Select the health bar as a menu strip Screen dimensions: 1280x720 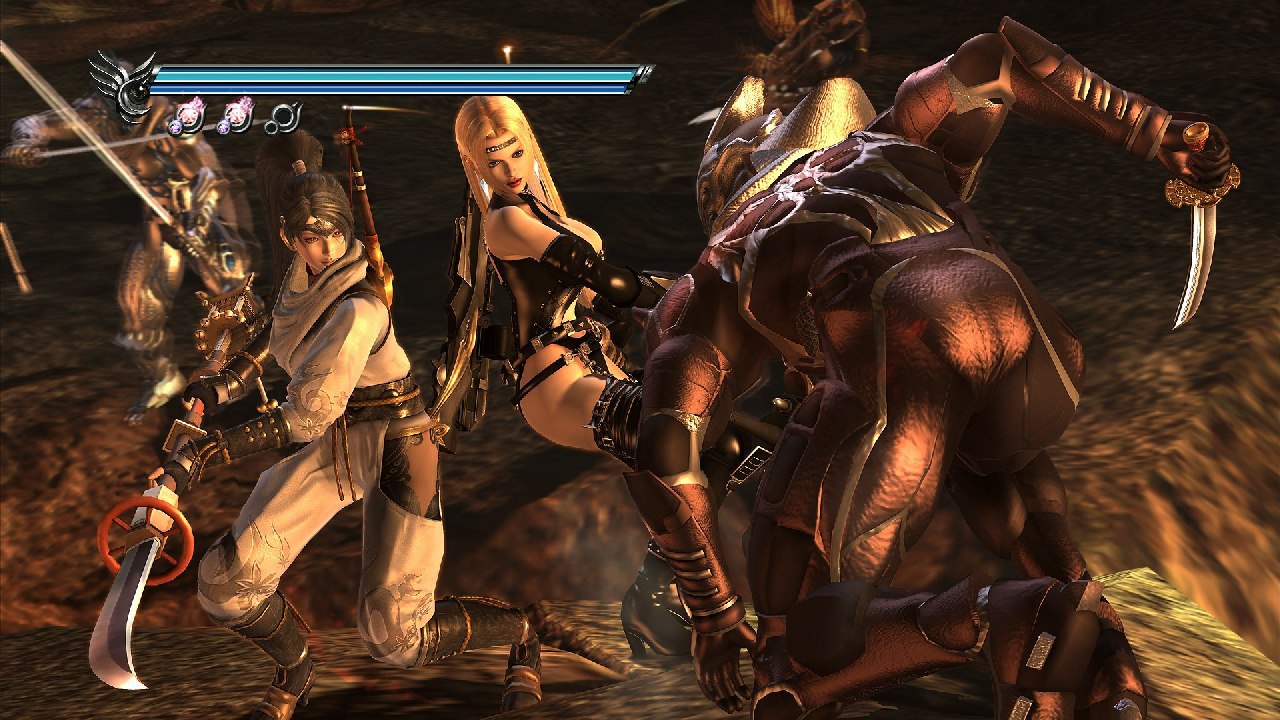coord(400,75)
